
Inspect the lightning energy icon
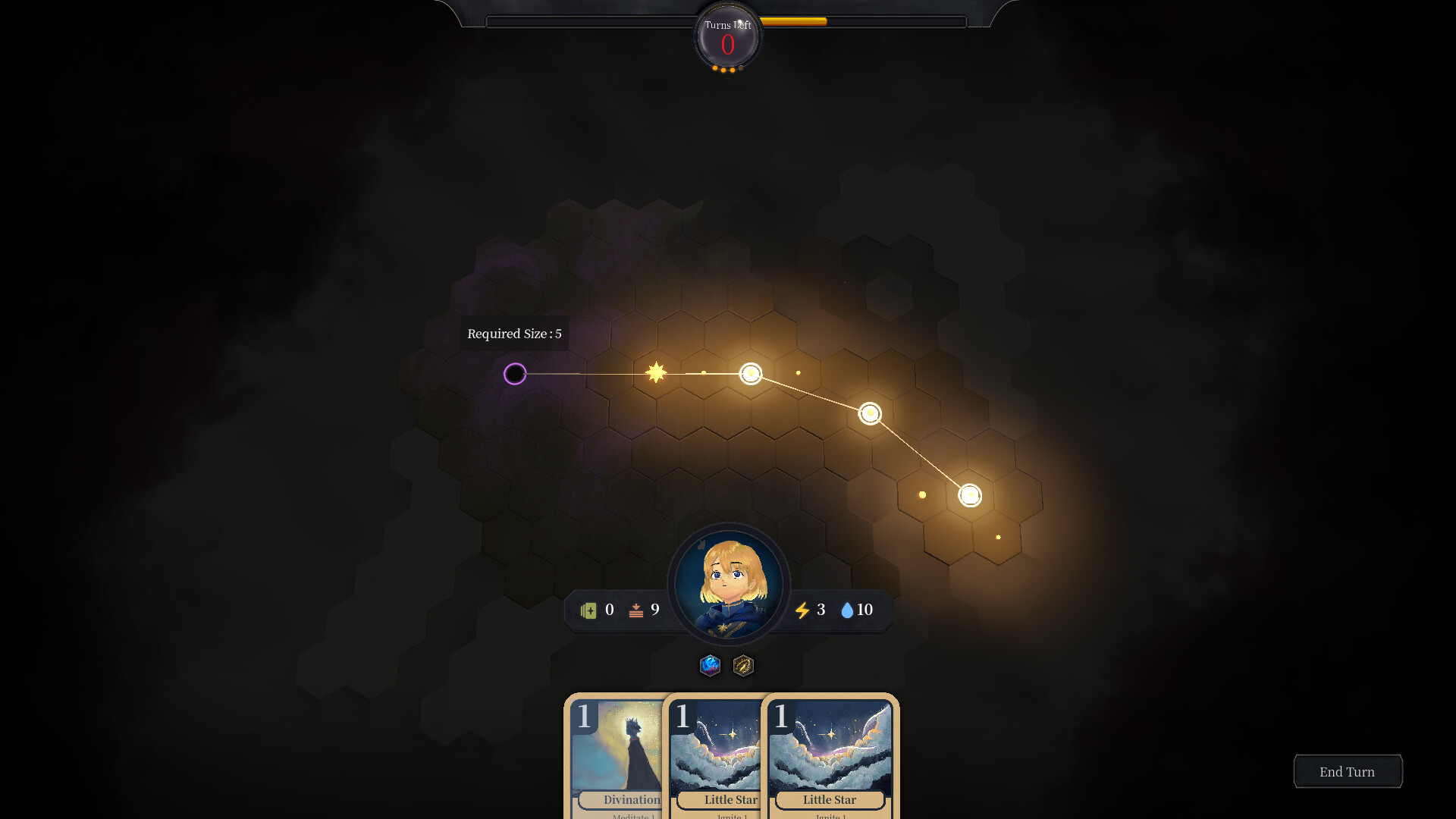[x=802, y=610]
